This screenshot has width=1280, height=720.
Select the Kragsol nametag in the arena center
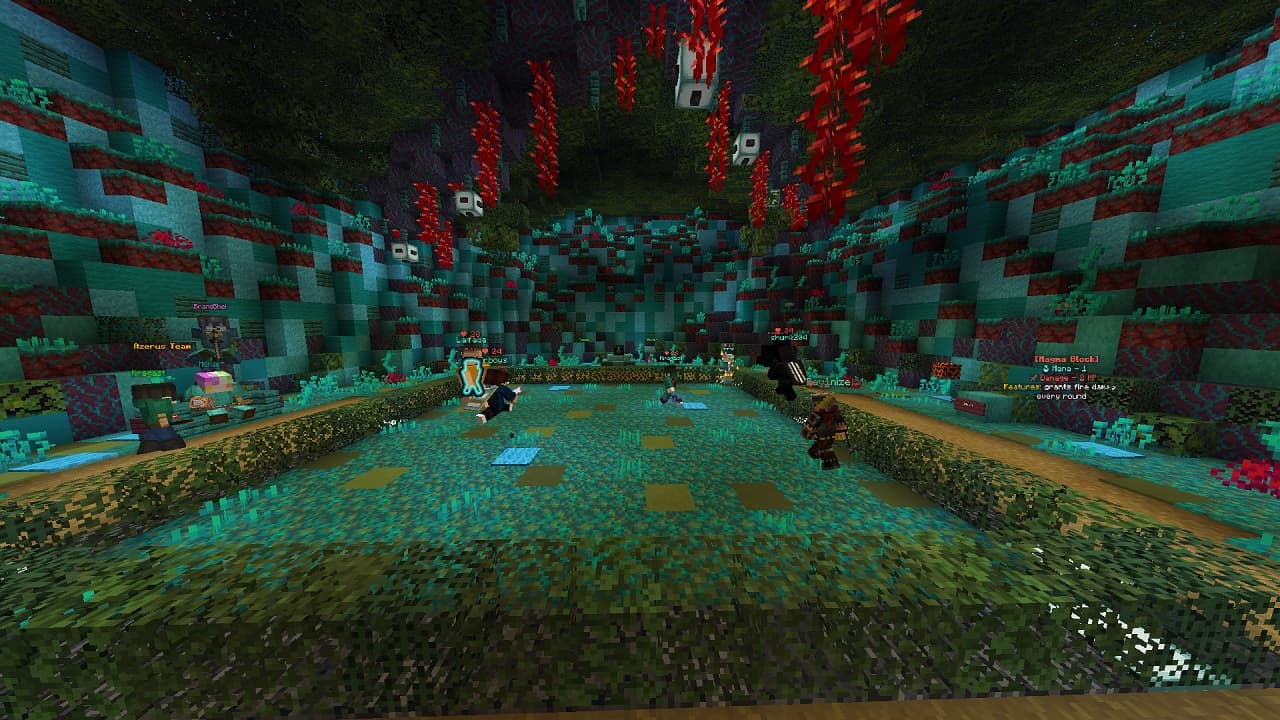tap(671, 357)
